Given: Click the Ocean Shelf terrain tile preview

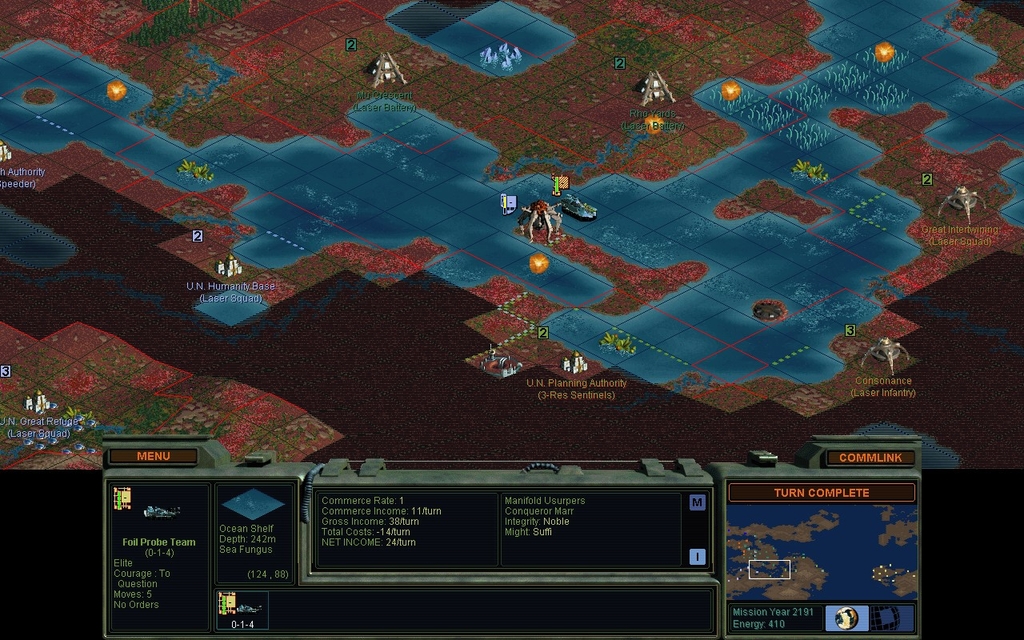Looking at the screenshot, I should [x=253, y=505].
